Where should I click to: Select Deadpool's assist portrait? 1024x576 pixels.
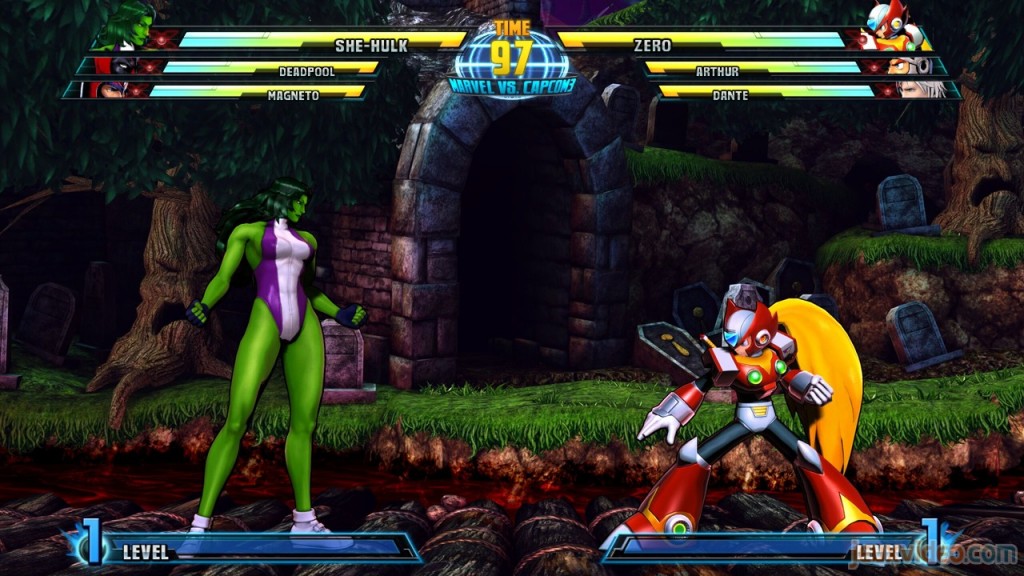(118, 67)
